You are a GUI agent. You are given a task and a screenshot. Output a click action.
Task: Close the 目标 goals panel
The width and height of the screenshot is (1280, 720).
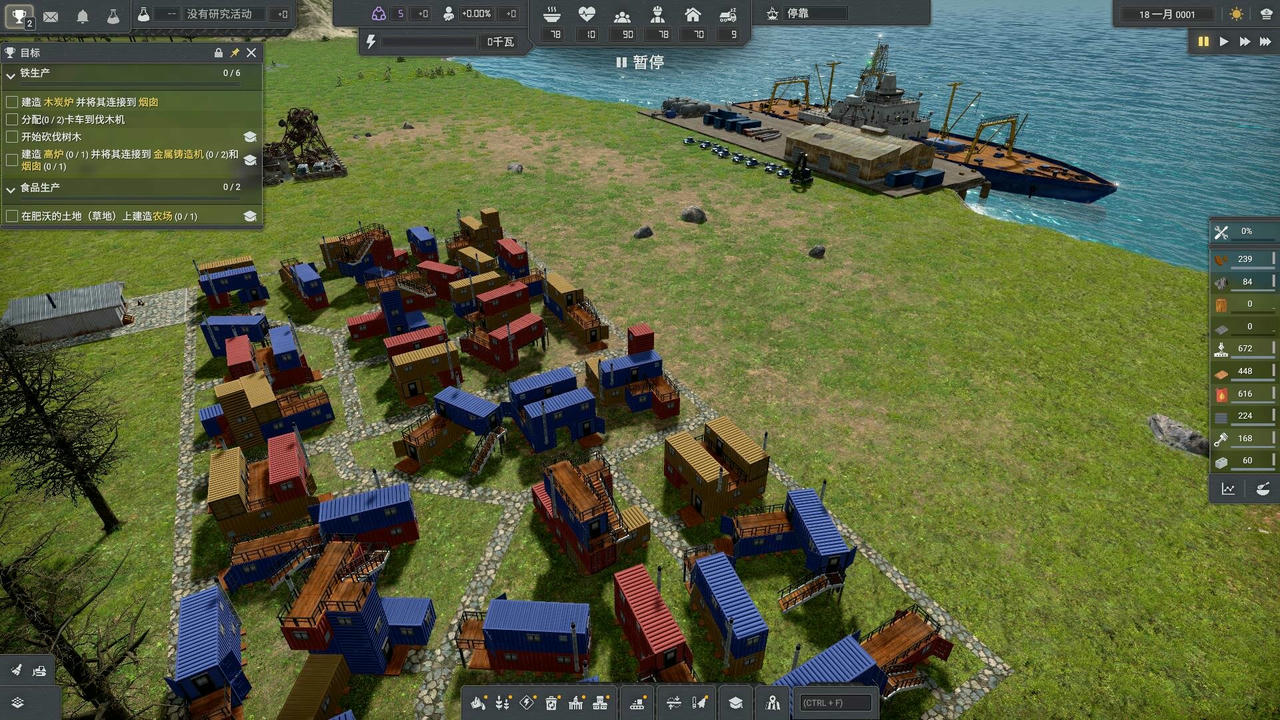[251, 53]
